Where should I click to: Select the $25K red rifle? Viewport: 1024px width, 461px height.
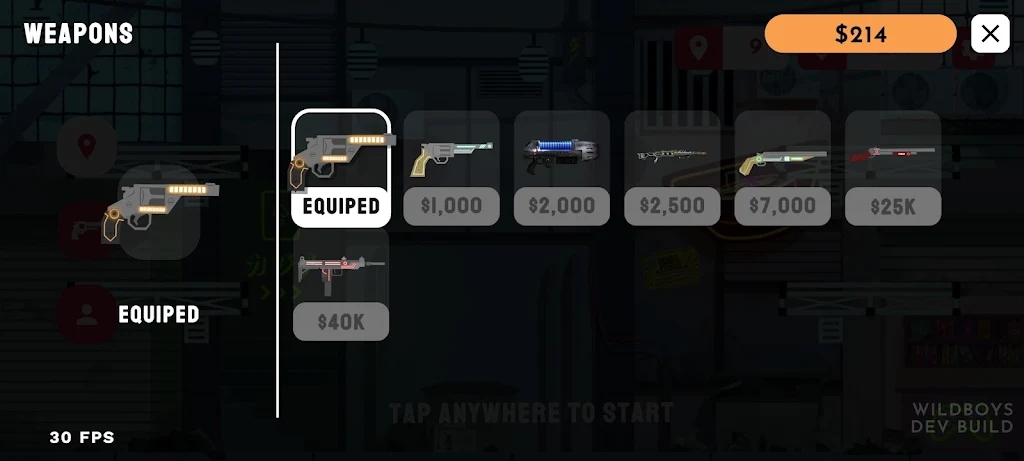(x=893, y=168)
